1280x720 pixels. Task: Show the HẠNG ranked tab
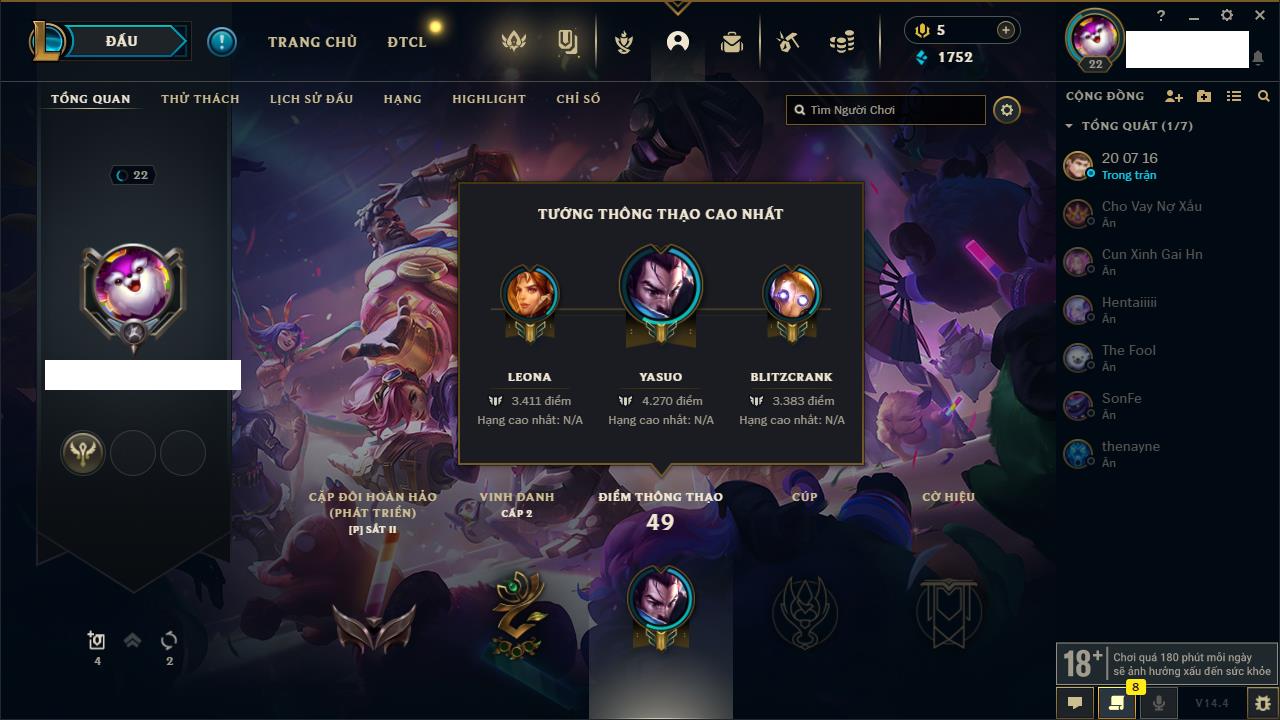(x=402, y=99)
